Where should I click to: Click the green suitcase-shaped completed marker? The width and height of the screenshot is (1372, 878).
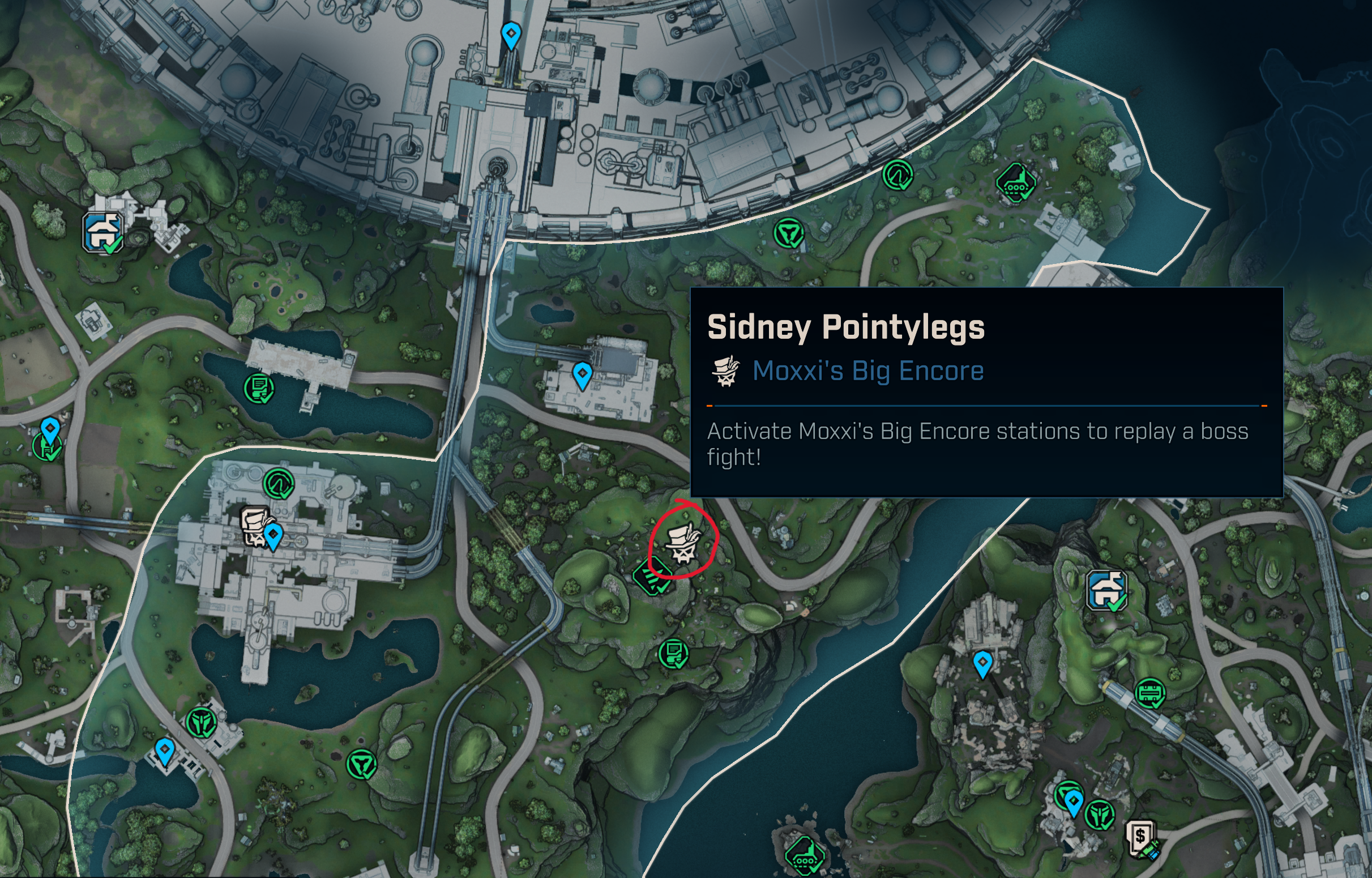point(1150,693)
